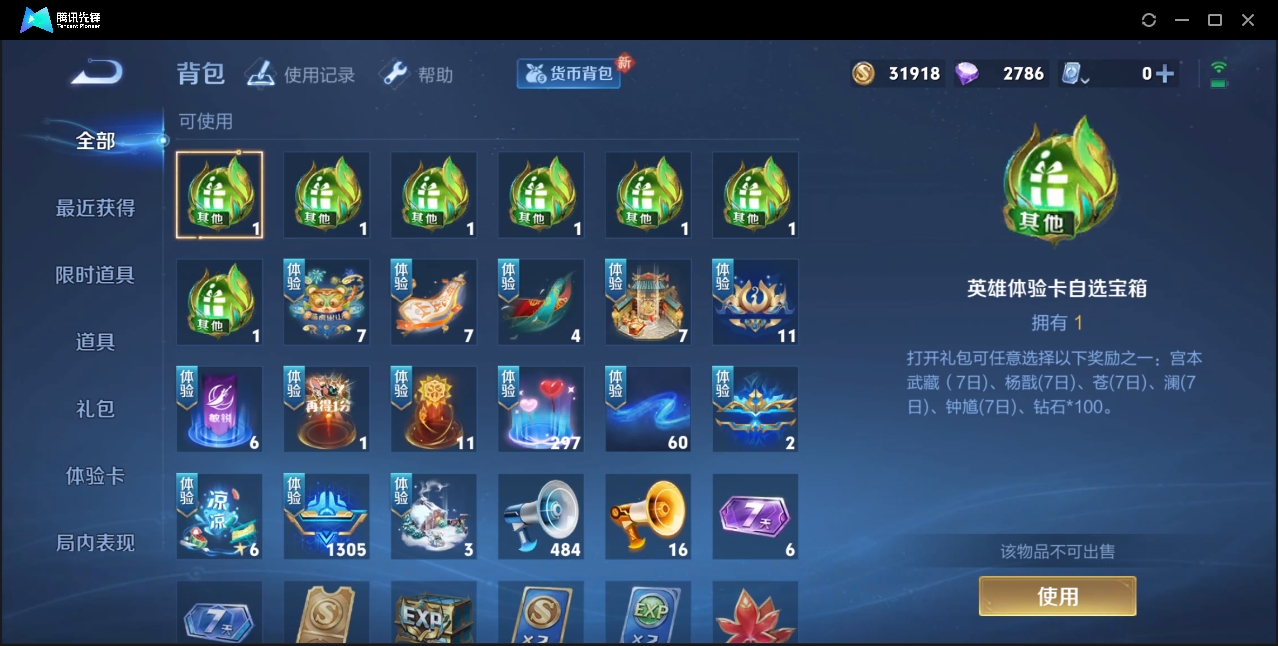Screen dimensions: 1278x646
Task: Select the 全部 tab
Action: (x=95, y=141)
